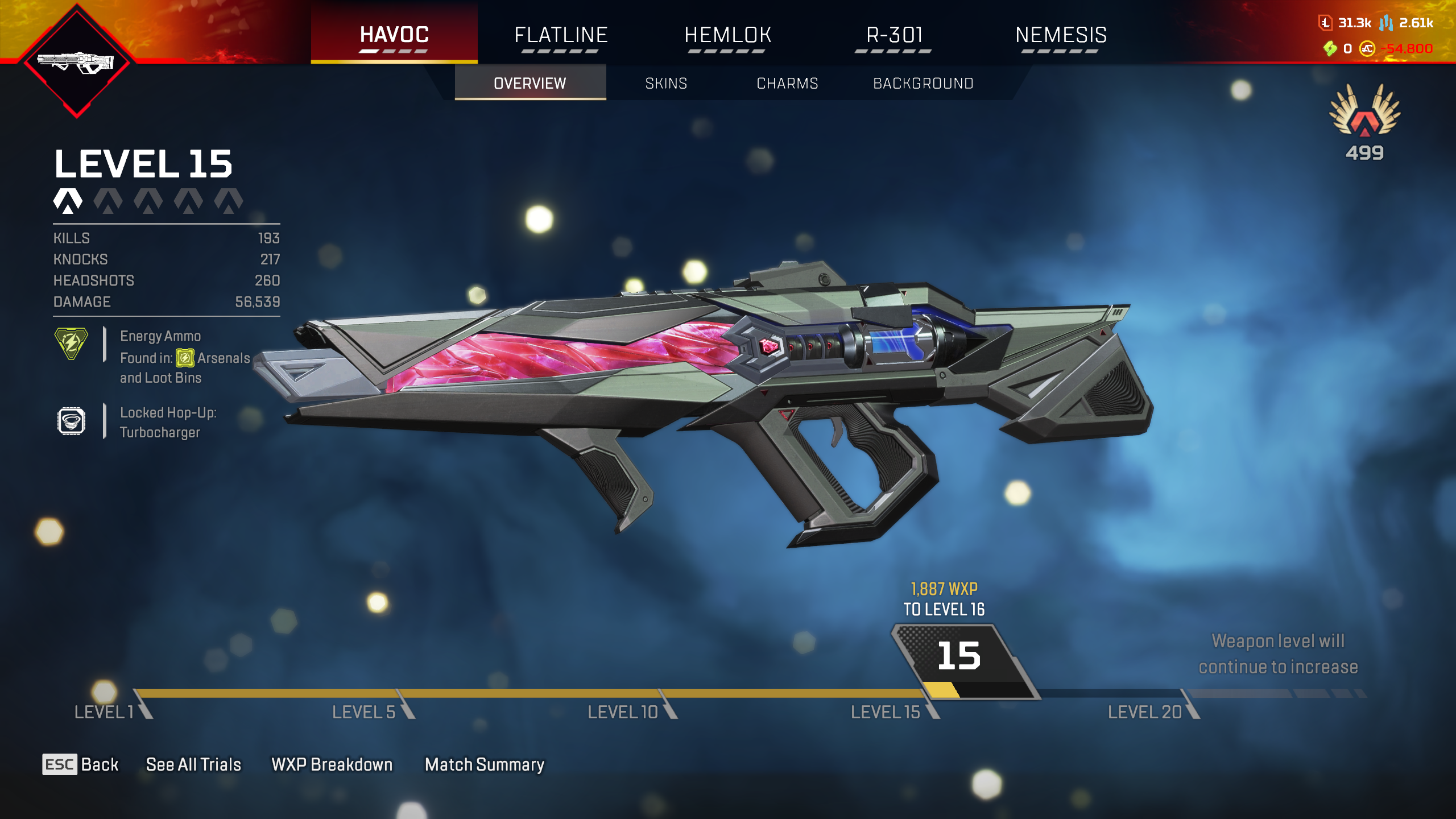Select the Background sub-tab
The width and height of the screenshot is (1456, 819).
coord(923,84)
